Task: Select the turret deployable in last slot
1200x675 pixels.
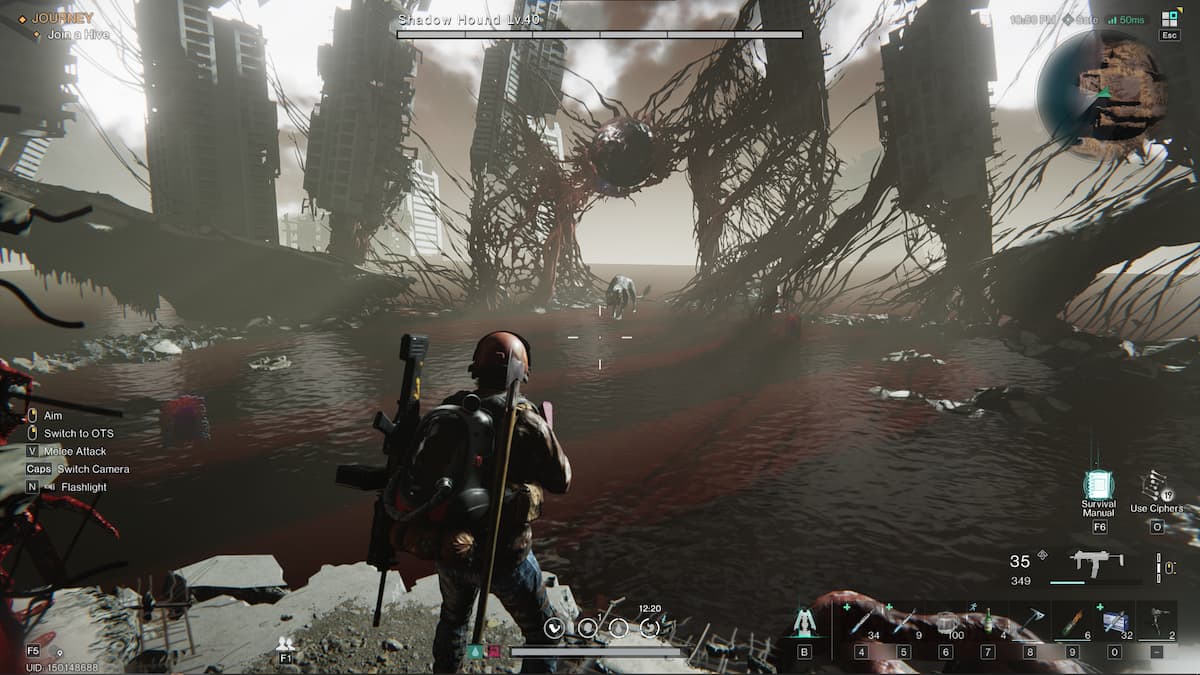Action: point(1158,623)
